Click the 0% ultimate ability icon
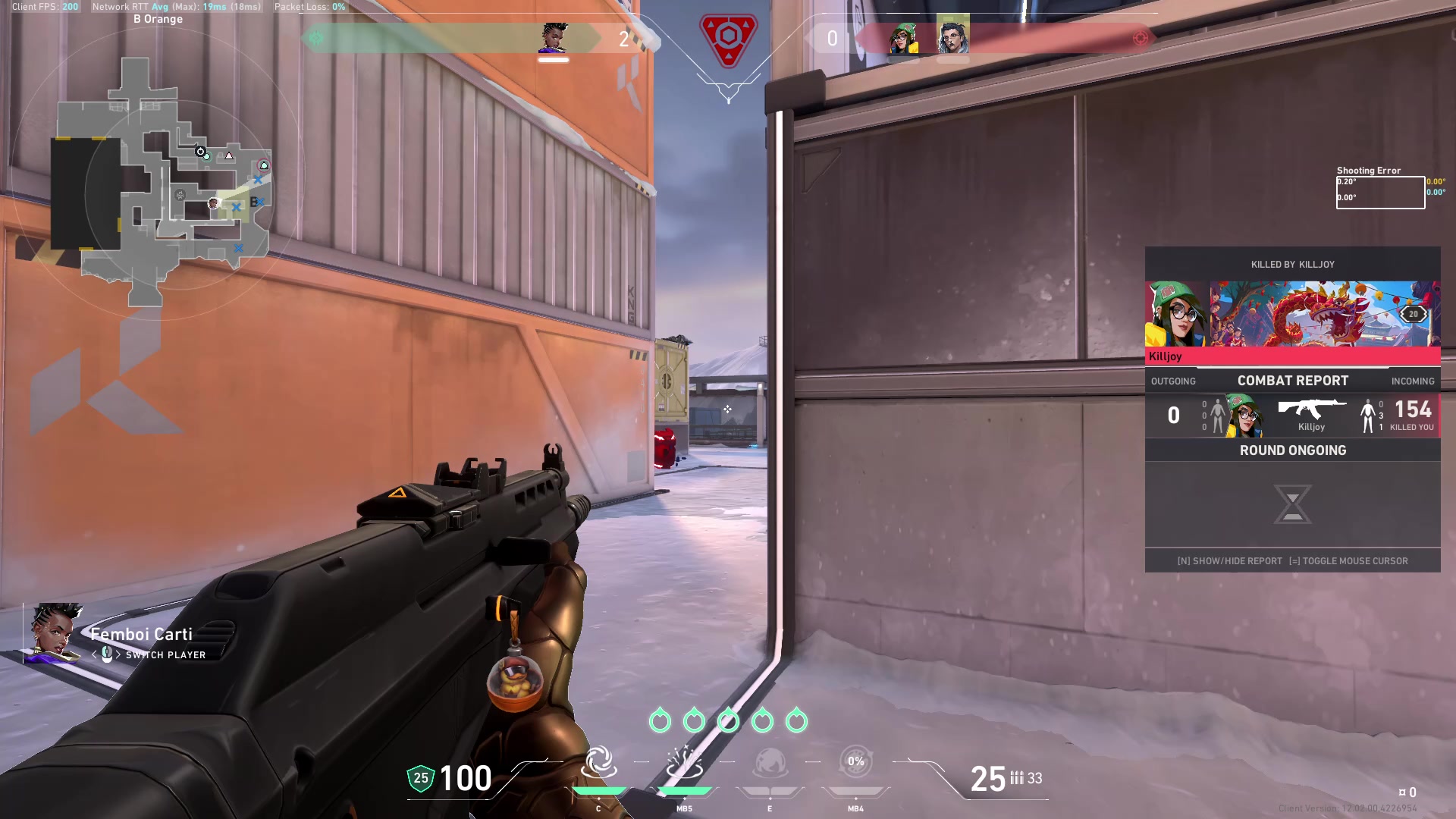The width and height of the screenshot is (1456, 819). point(856,763)
